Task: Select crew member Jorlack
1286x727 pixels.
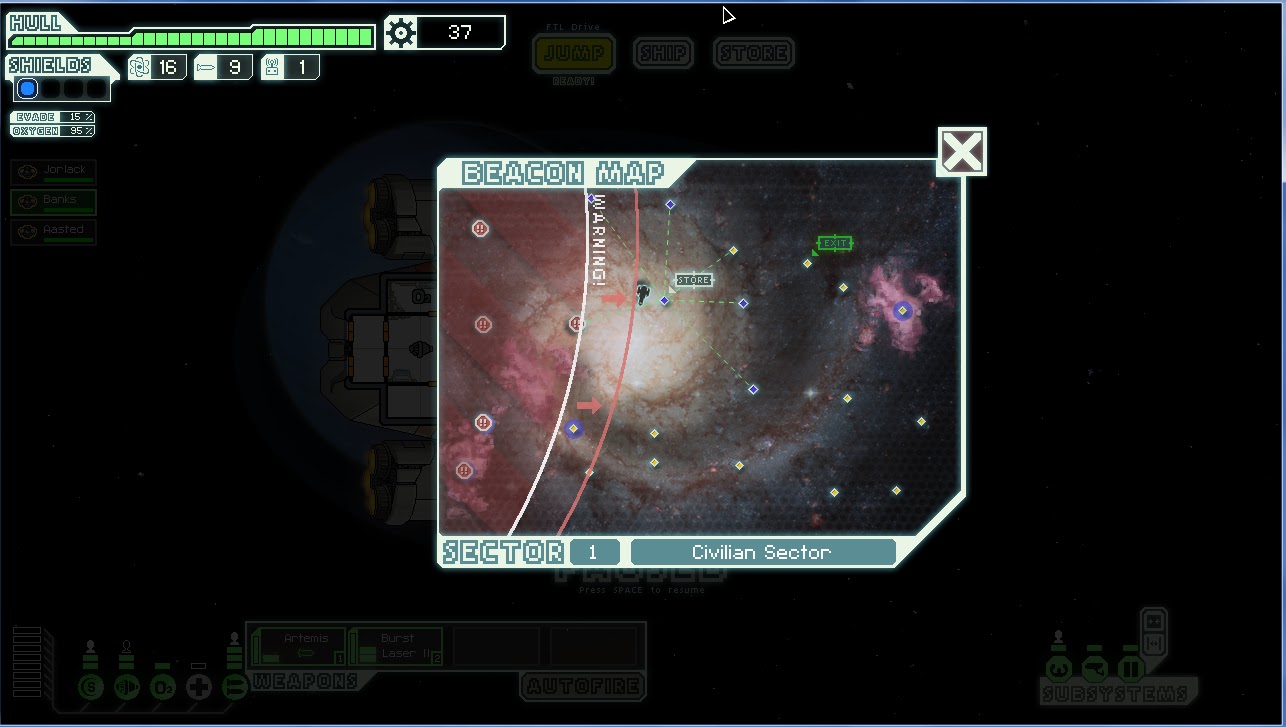Action: click(54, 172)
